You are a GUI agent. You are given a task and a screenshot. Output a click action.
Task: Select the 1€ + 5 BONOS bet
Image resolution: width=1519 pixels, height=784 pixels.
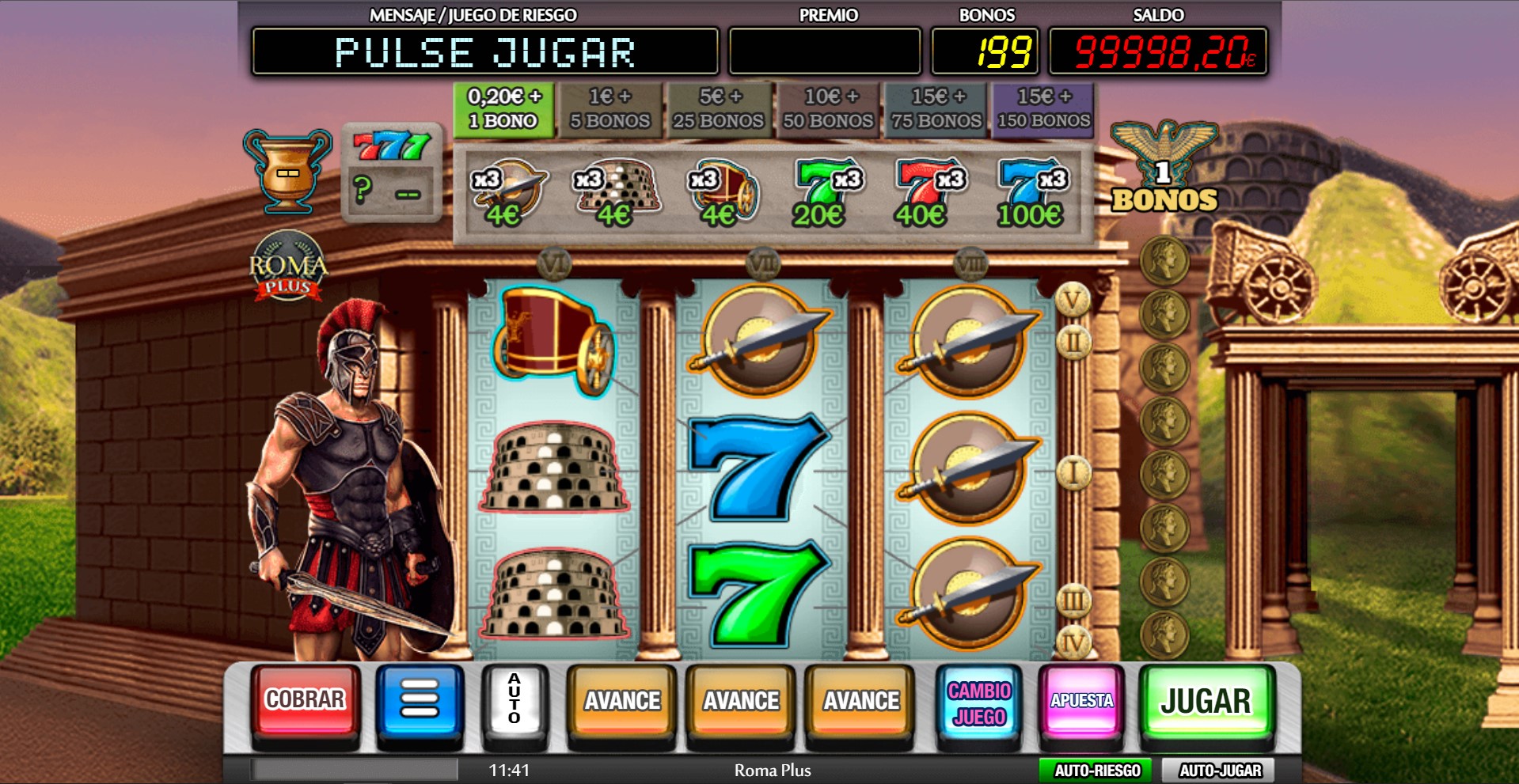[x=610, y=109]
